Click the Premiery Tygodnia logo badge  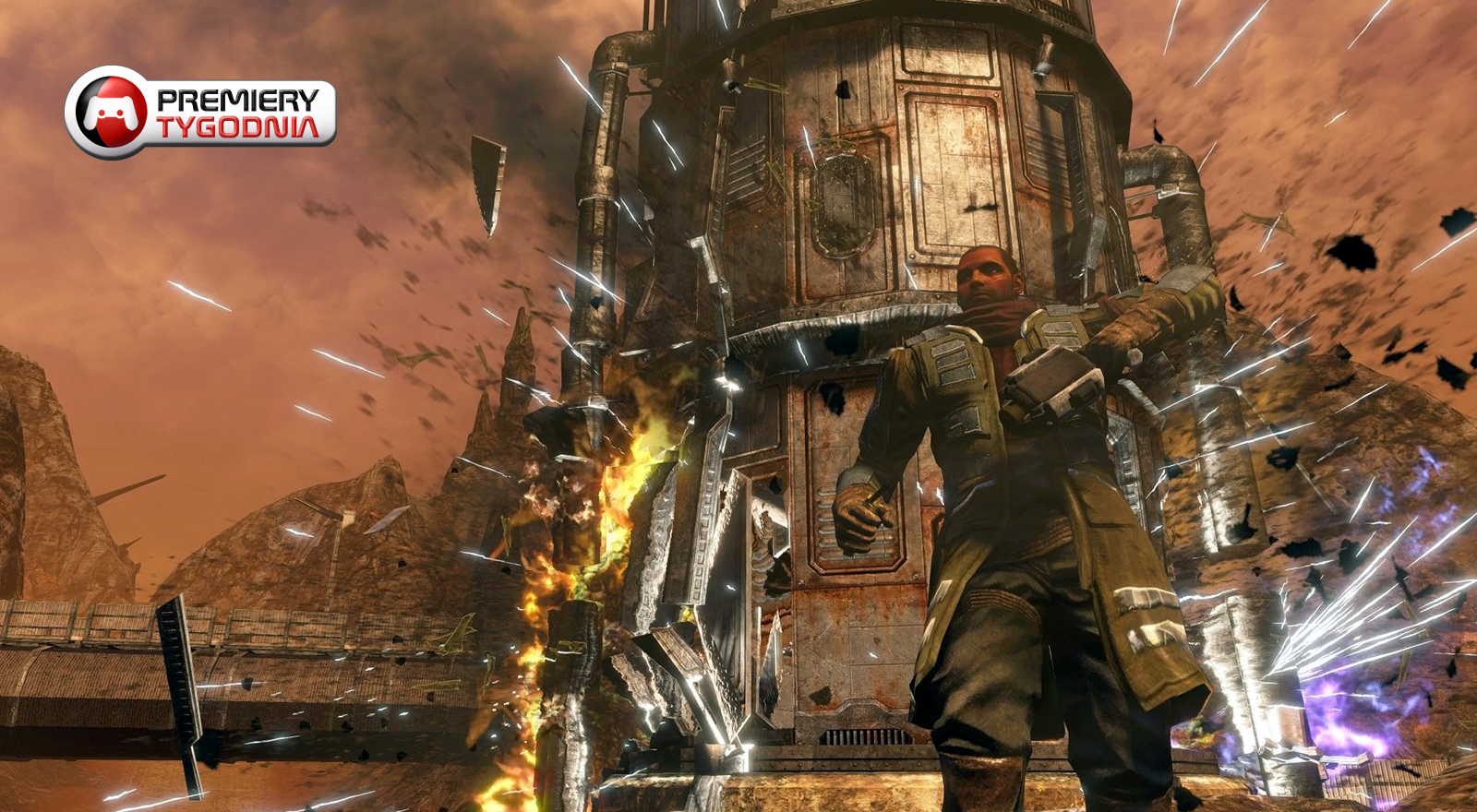pos(200,113)
